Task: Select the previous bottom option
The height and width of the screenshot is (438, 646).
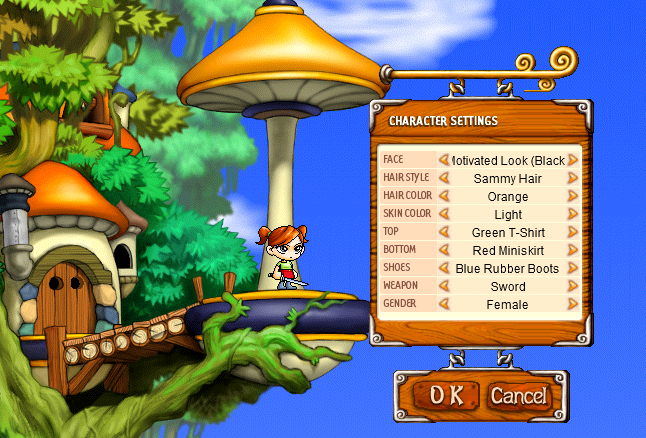Action: point(443,250)
